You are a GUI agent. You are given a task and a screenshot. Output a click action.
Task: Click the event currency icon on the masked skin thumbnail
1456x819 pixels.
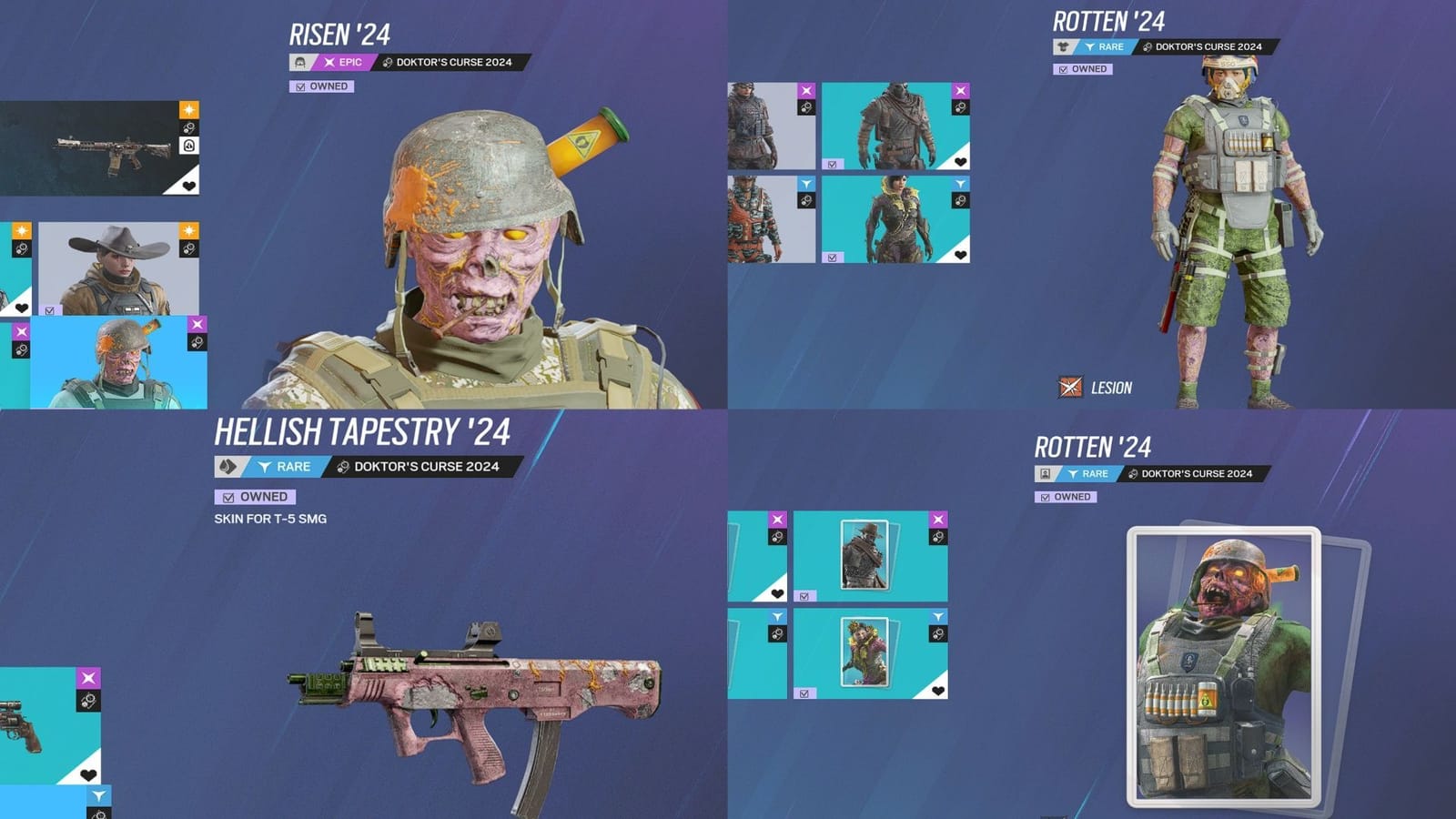point(961,108)
